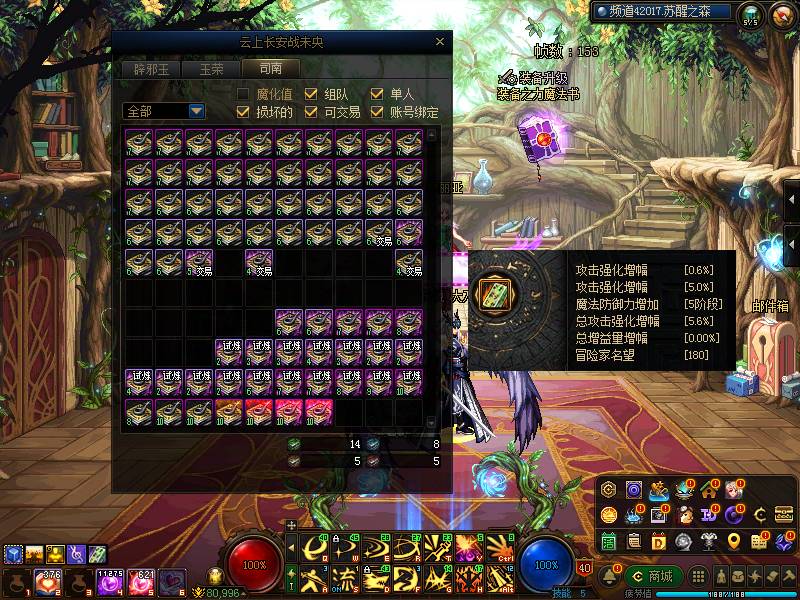Viewport: 800px width, 600px height.
Task: Select the 司南 tab
Action: [270, 69]
